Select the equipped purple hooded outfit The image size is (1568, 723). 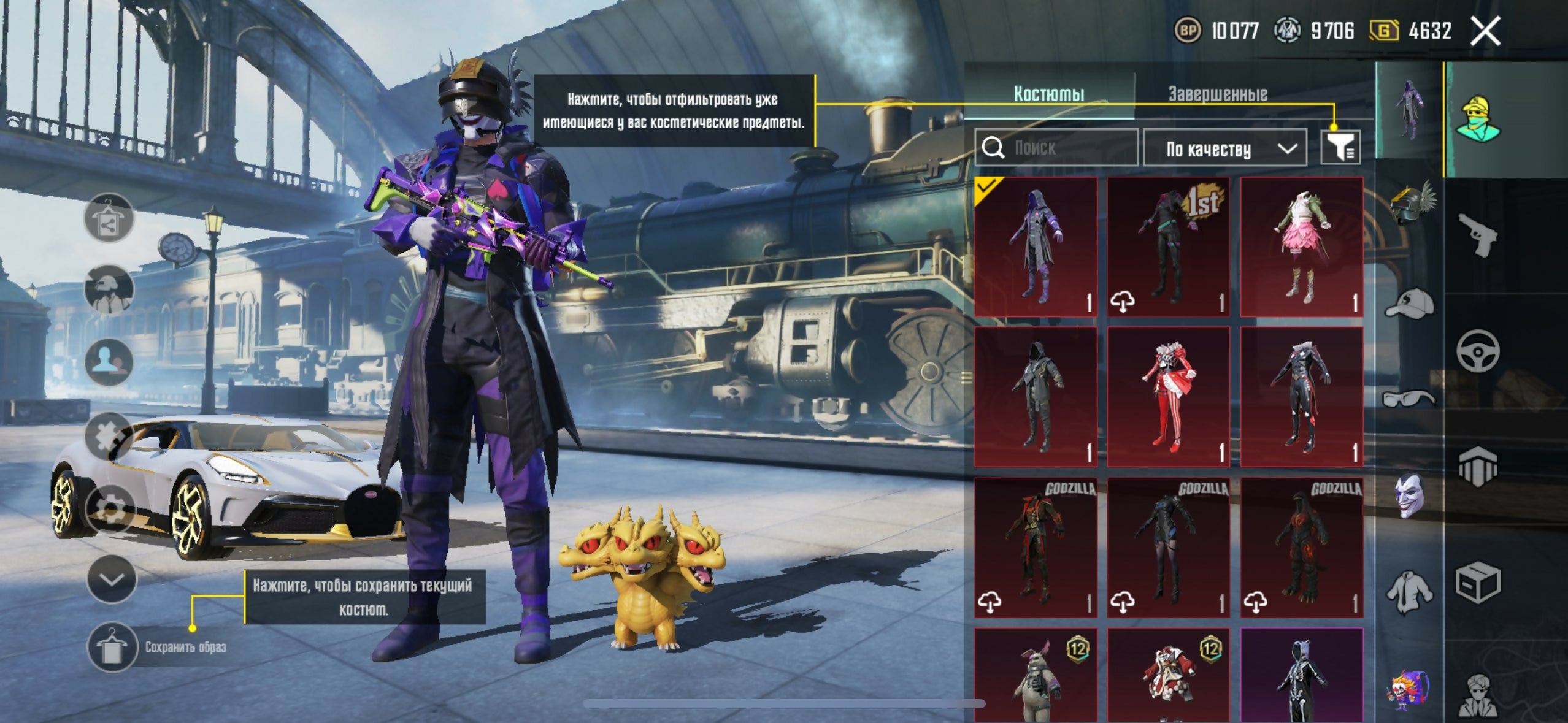(1036, 247)
